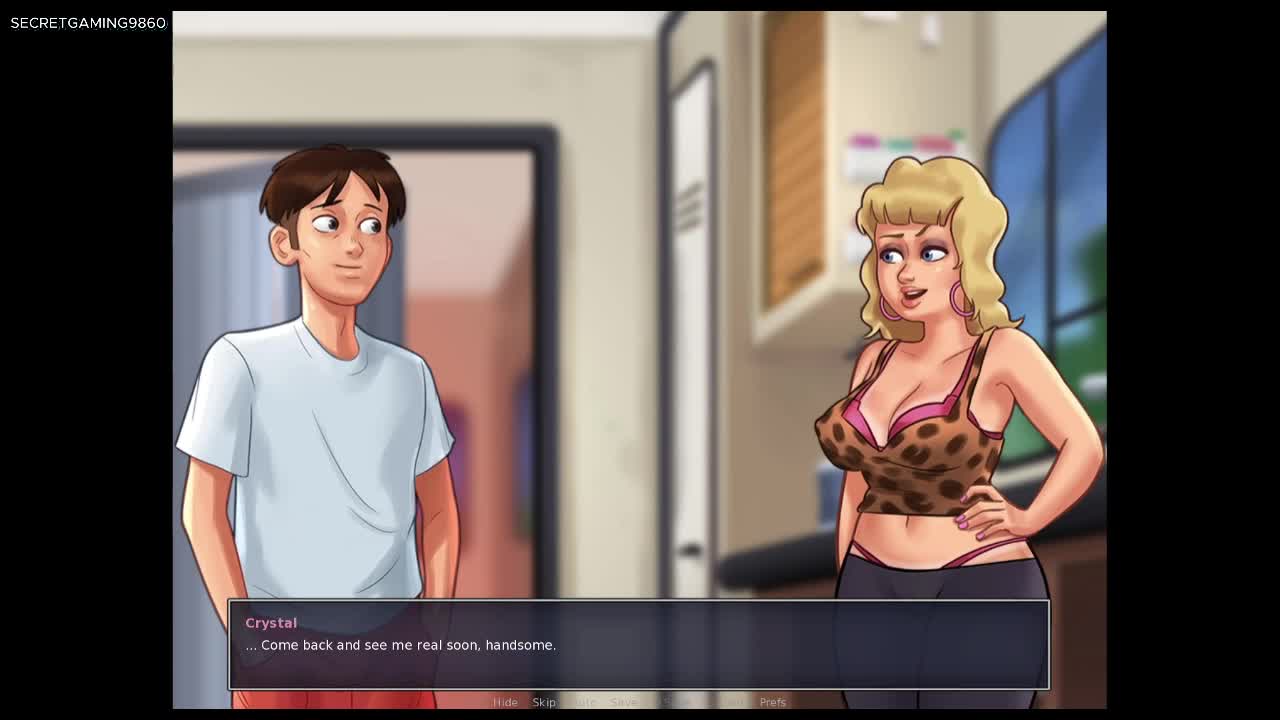Image resolution: width=1280 pixels, height=720 pixels.
Task: Toggle Auto dialogue advance
Action: (584, 702)
